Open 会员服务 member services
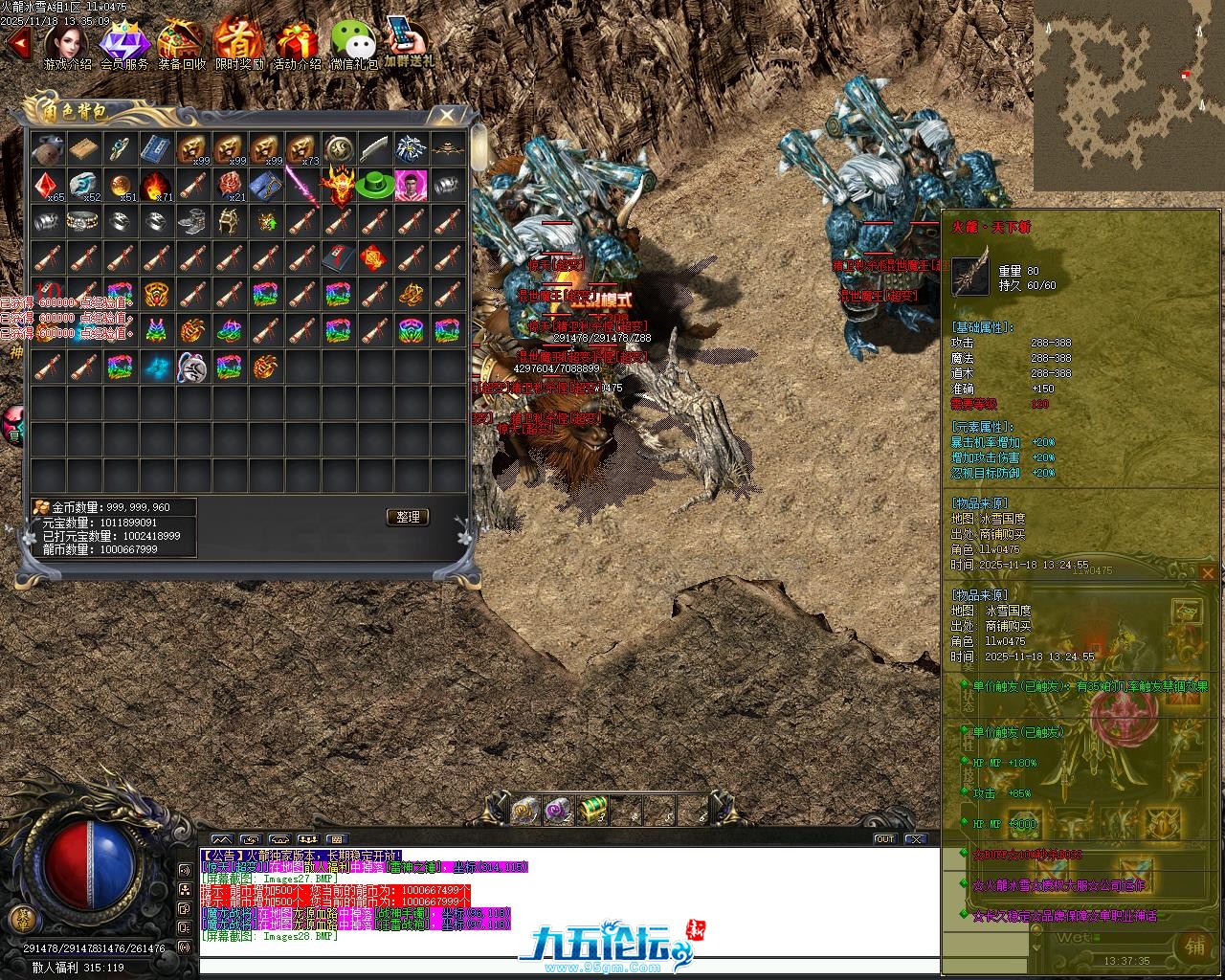The height and width of the screenshot is (980, 1225). tap(124, 43)
